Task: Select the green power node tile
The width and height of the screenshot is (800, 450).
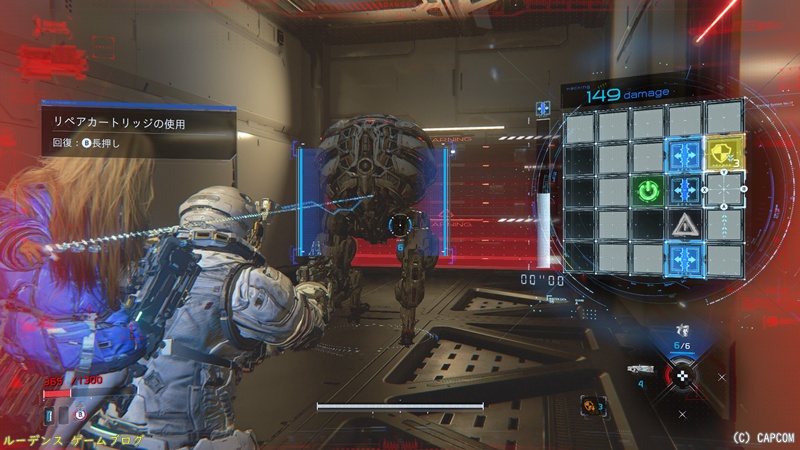Action: coord(649,190)
